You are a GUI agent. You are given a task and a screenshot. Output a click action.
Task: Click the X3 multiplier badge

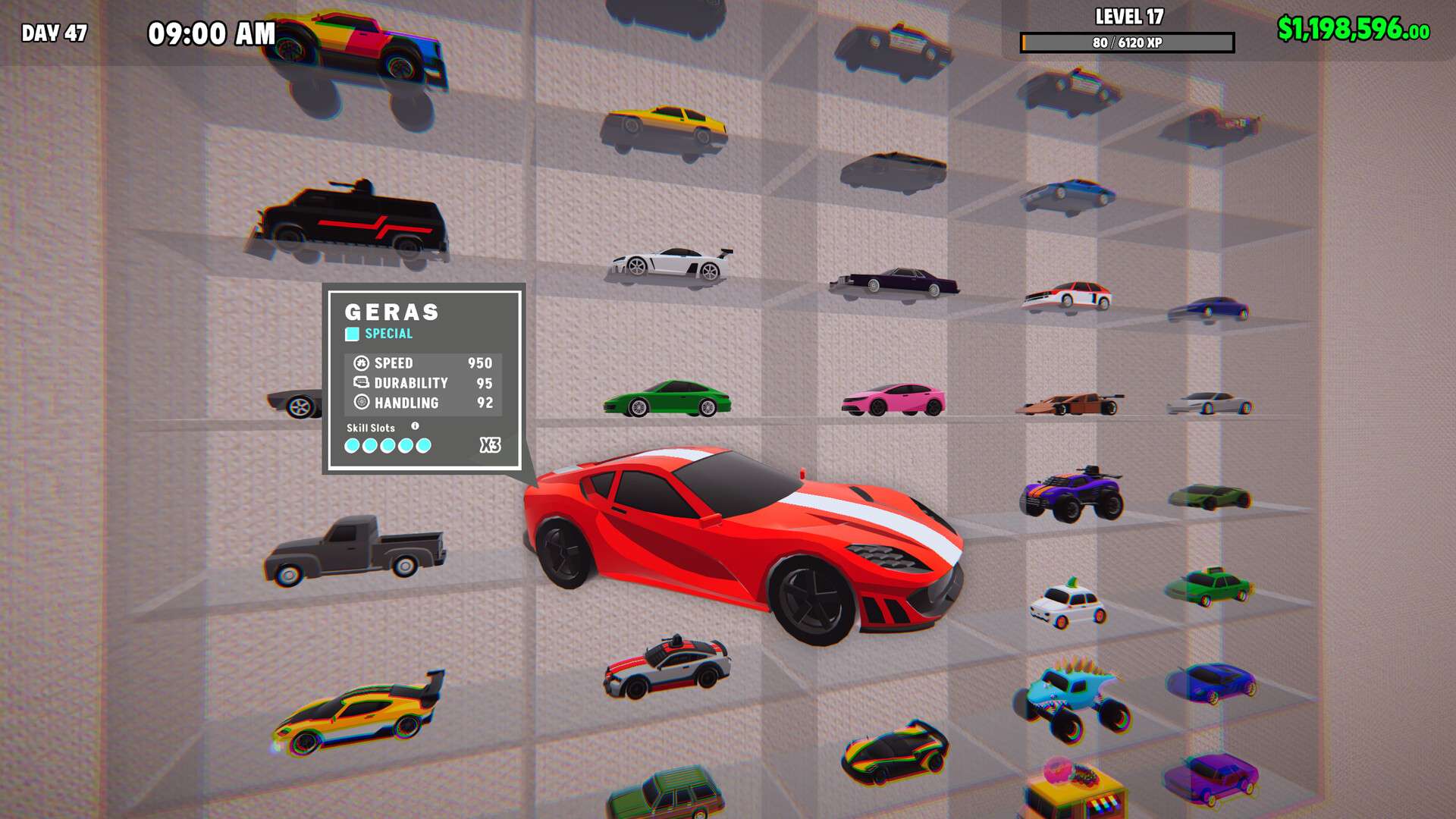(491, 445)
